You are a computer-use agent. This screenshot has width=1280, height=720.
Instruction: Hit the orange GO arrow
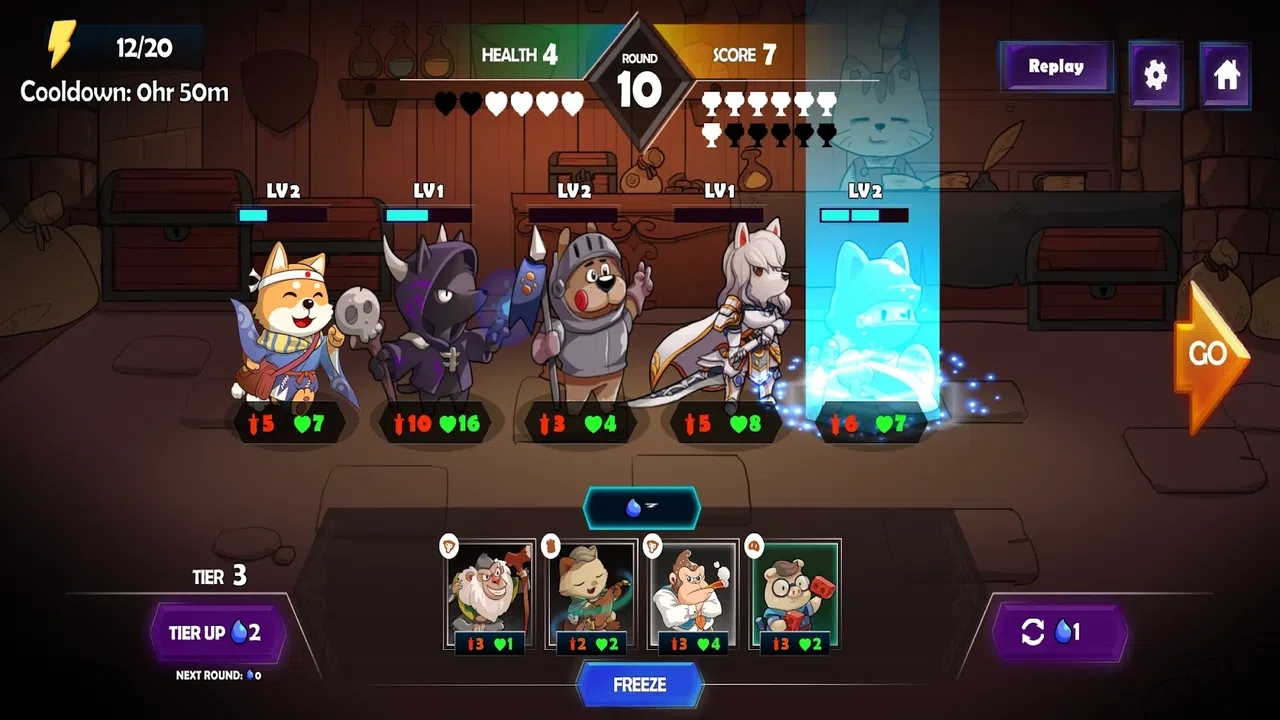(x=1208, y=355)
